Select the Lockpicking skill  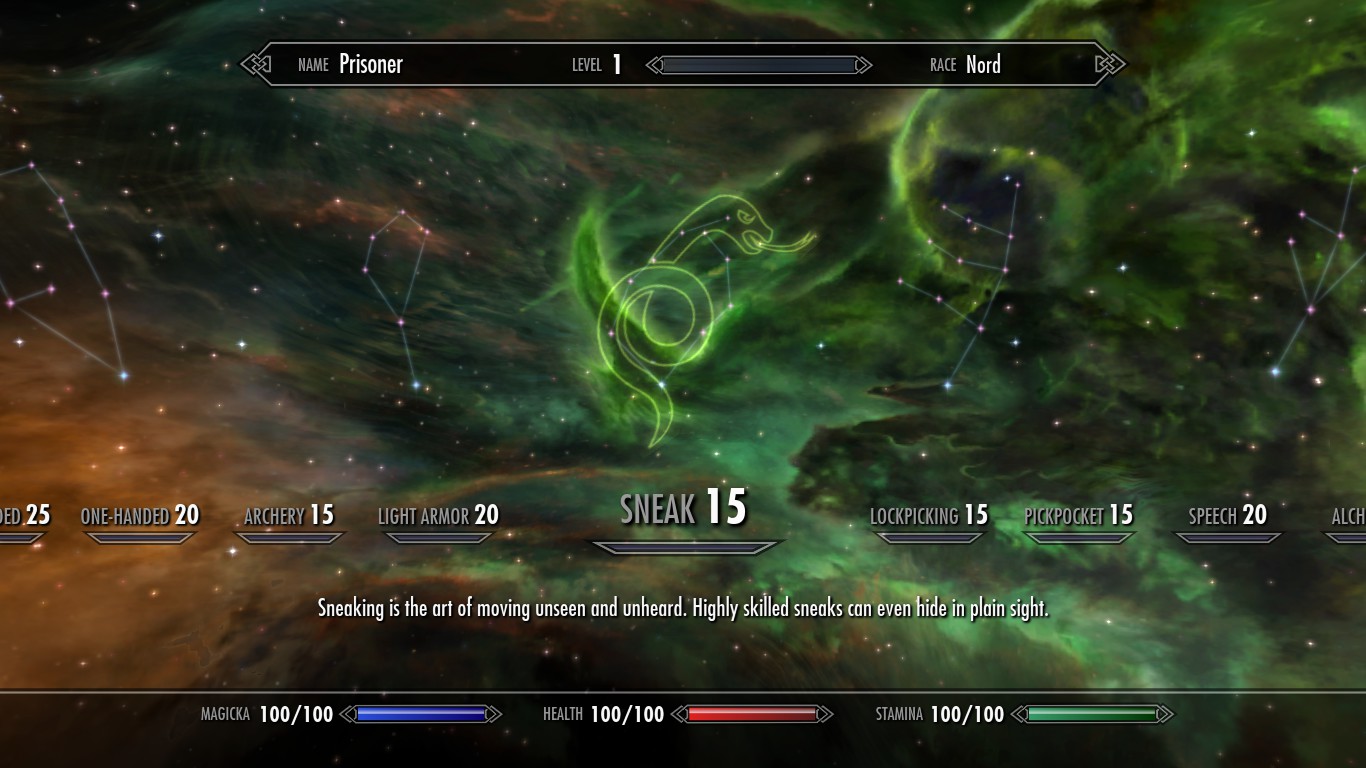pos(929,516)
